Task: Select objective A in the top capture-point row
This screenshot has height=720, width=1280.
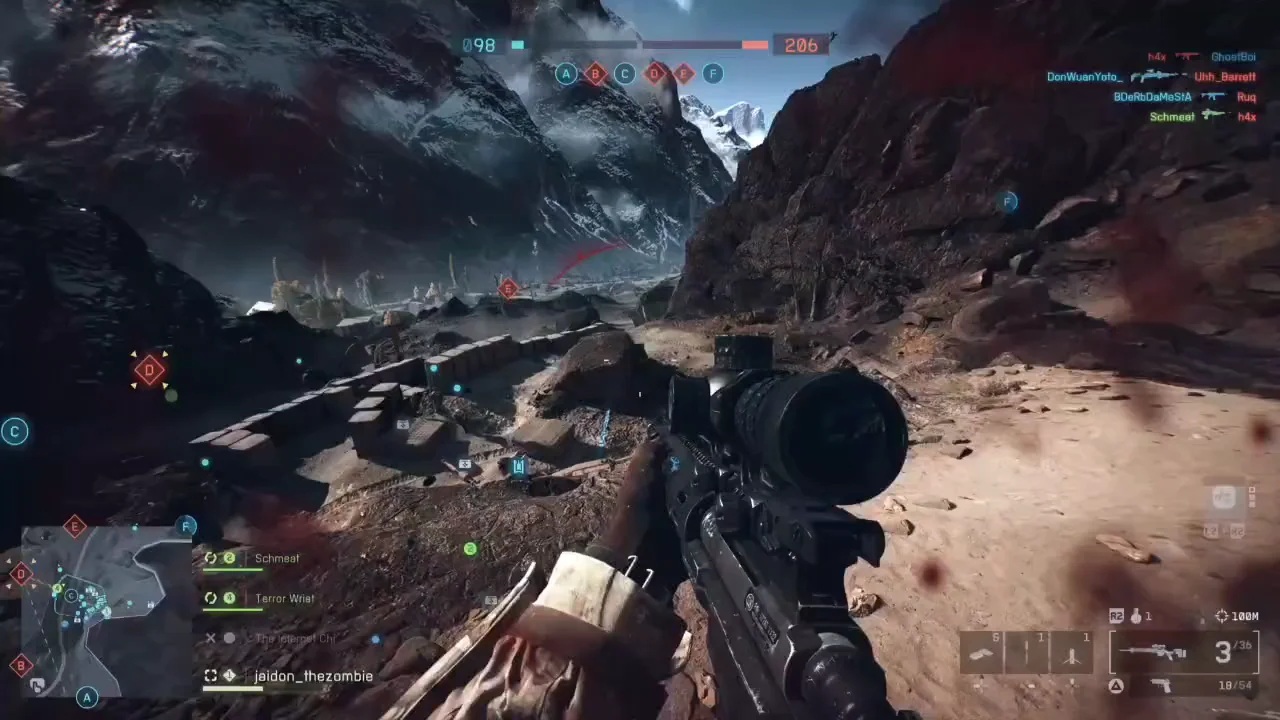Action: [567, 73]
